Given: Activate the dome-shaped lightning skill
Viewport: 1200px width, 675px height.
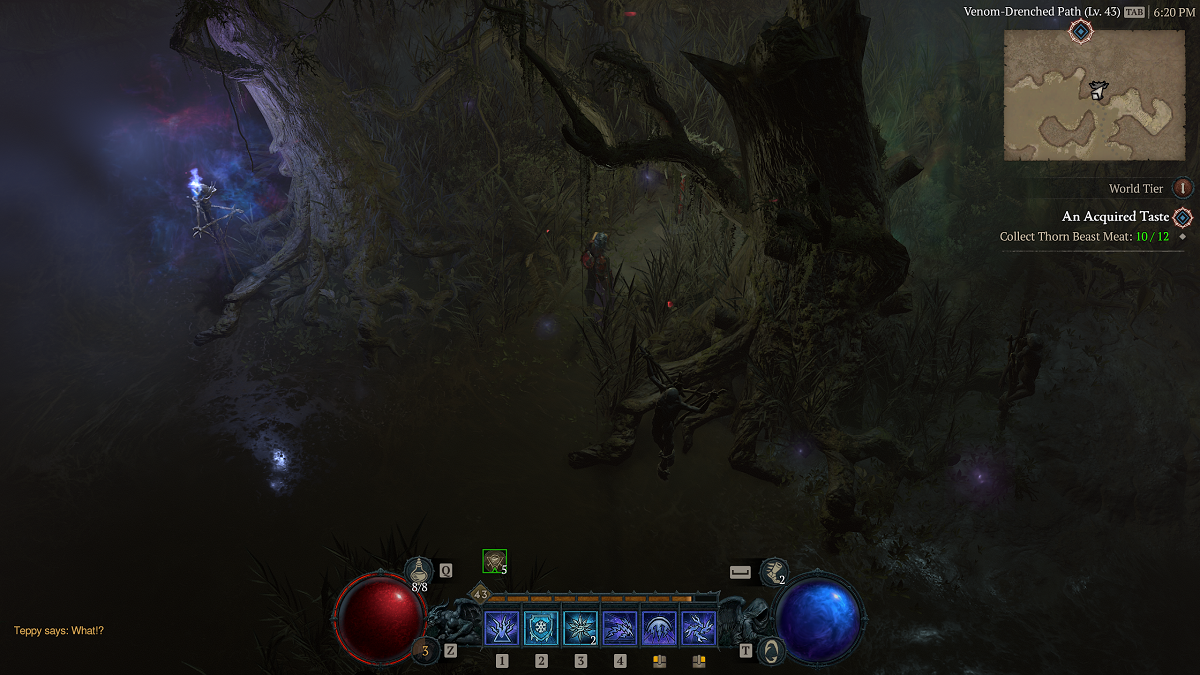Looking at the screenshot, I should pyautogui.click(x=659, y=629).
